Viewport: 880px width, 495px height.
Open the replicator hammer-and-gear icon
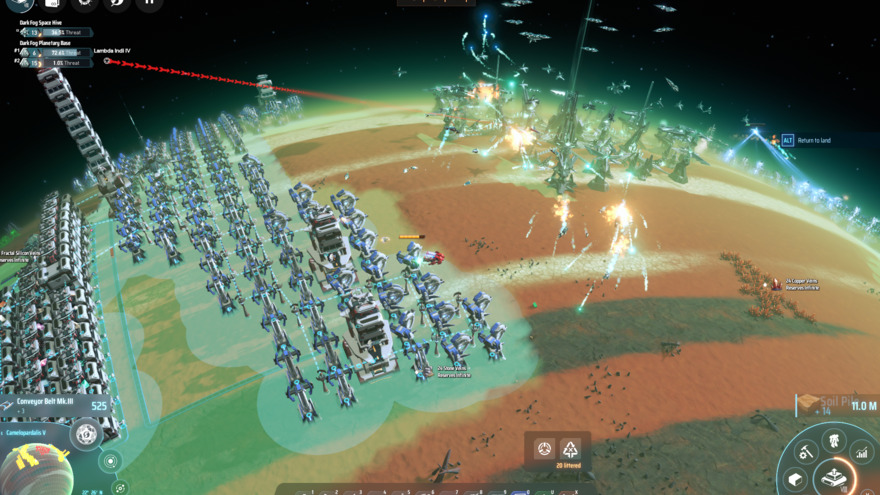tap(806, 452)
